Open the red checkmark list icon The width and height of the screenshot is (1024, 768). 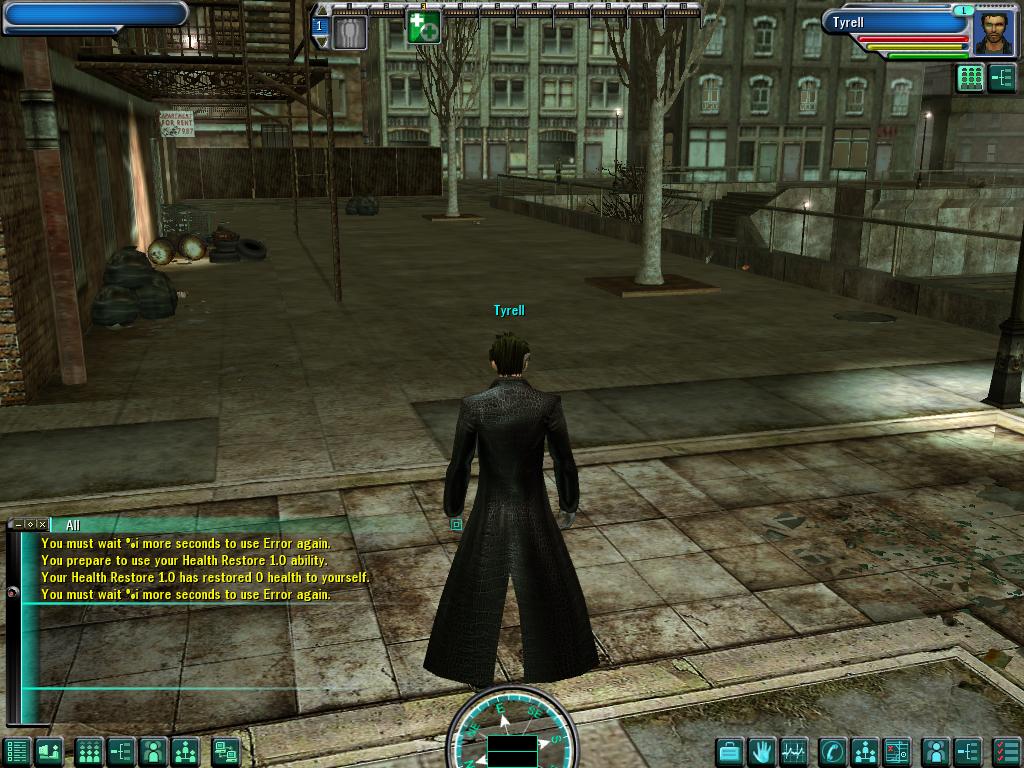pos(1006,751)
